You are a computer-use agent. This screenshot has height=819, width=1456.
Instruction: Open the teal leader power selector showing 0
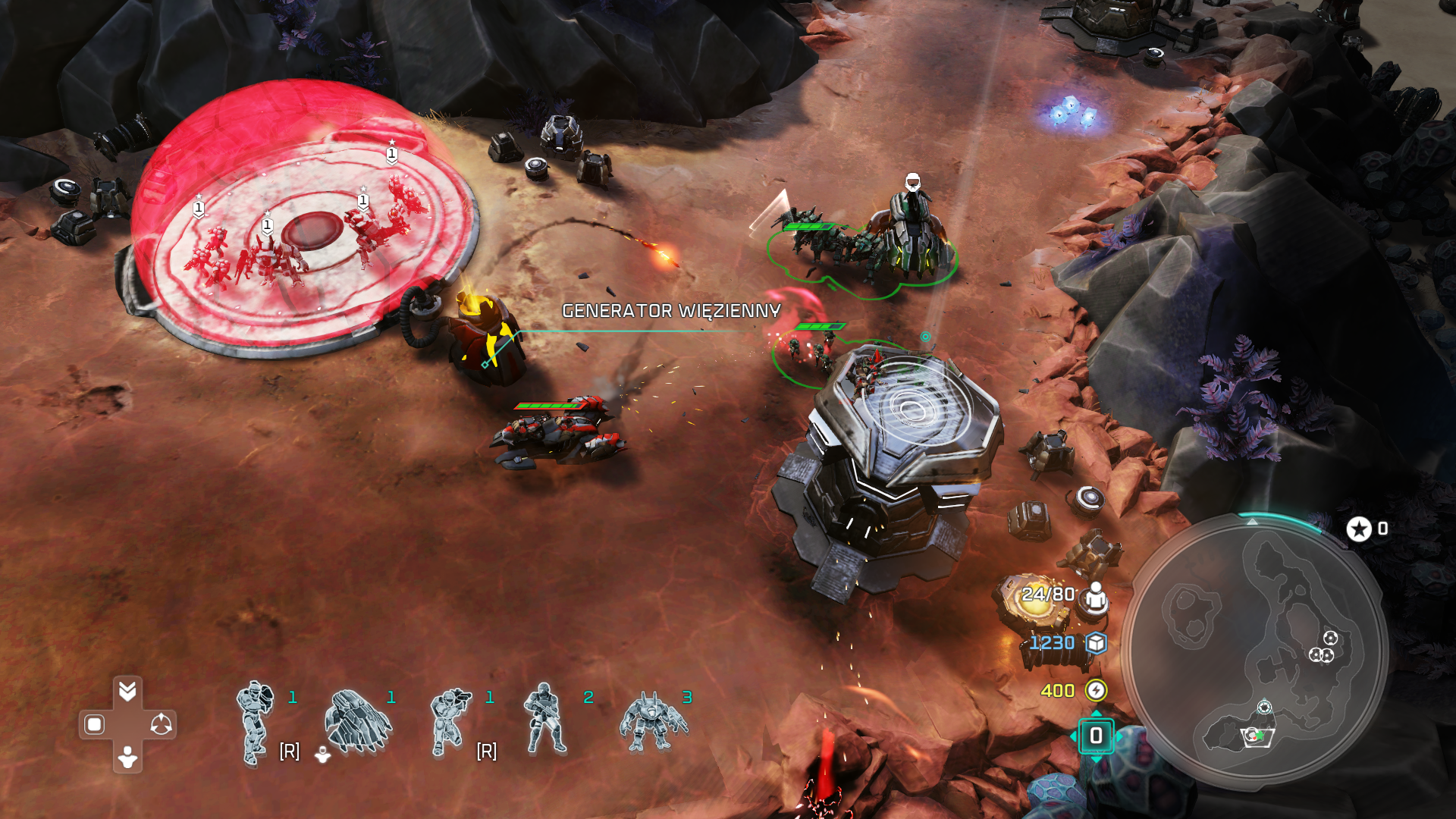[x=1096, y=736]
